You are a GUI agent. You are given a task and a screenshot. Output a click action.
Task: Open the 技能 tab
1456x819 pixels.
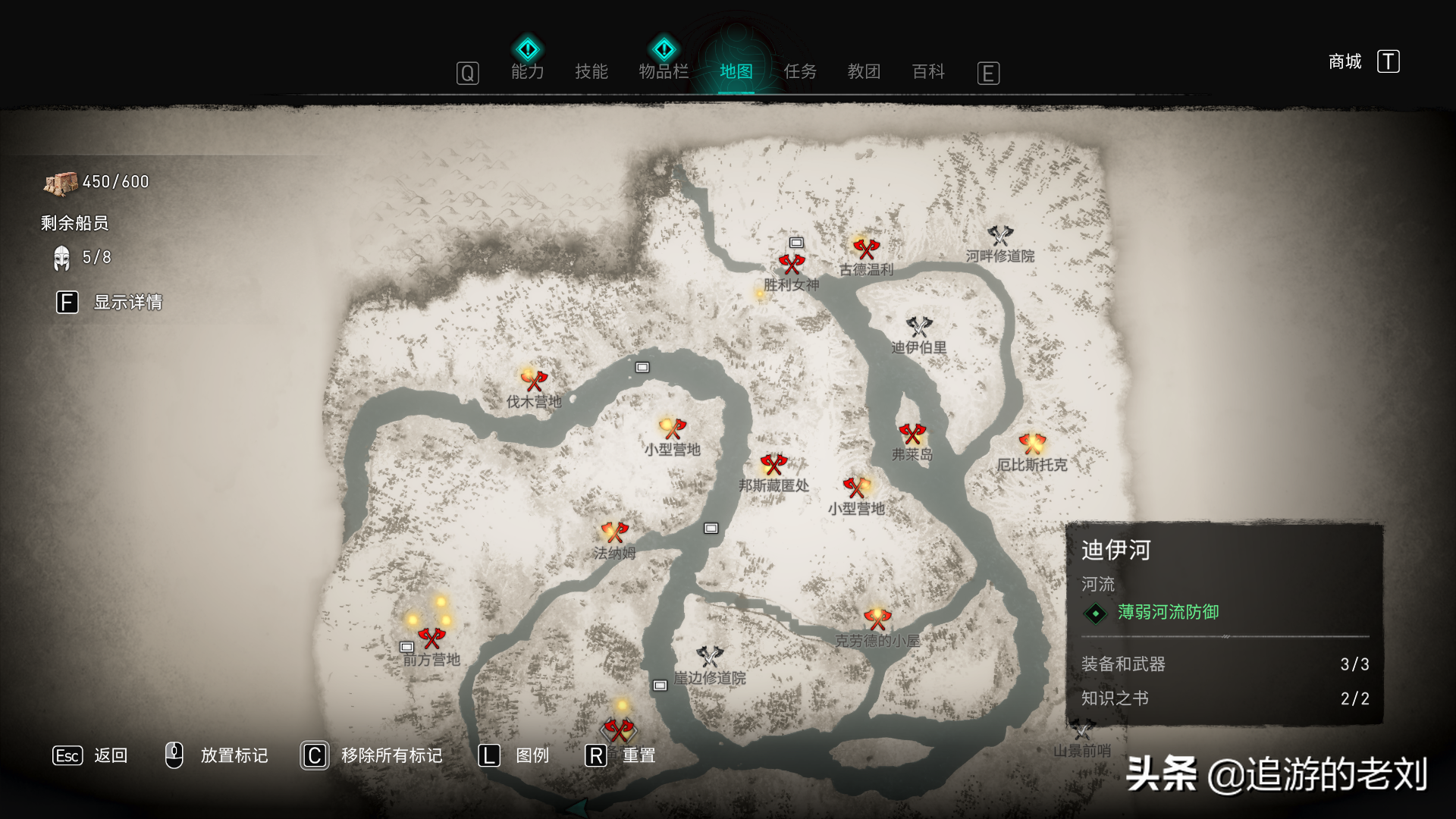click(x=591, y=71)
